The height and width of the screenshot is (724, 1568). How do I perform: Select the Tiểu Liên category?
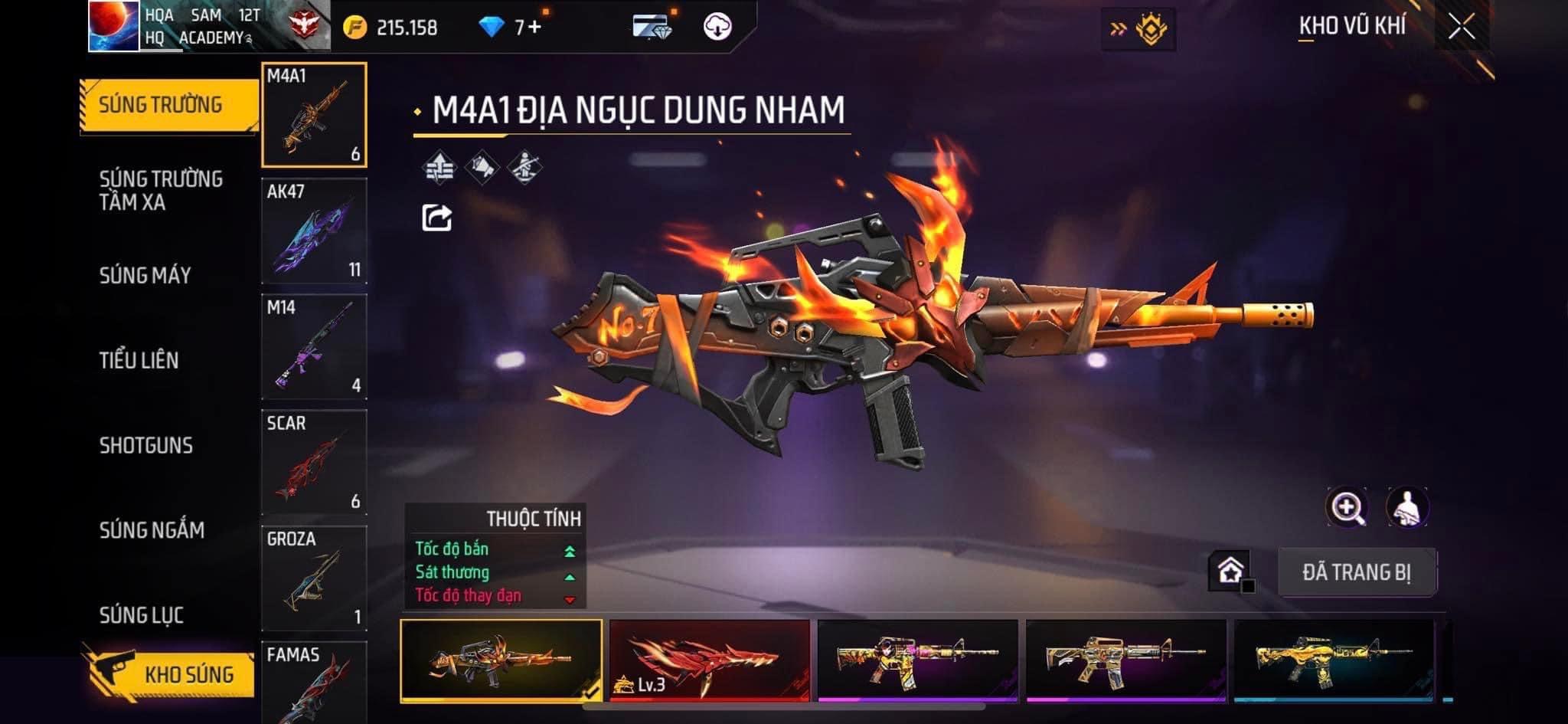(139, 360)
